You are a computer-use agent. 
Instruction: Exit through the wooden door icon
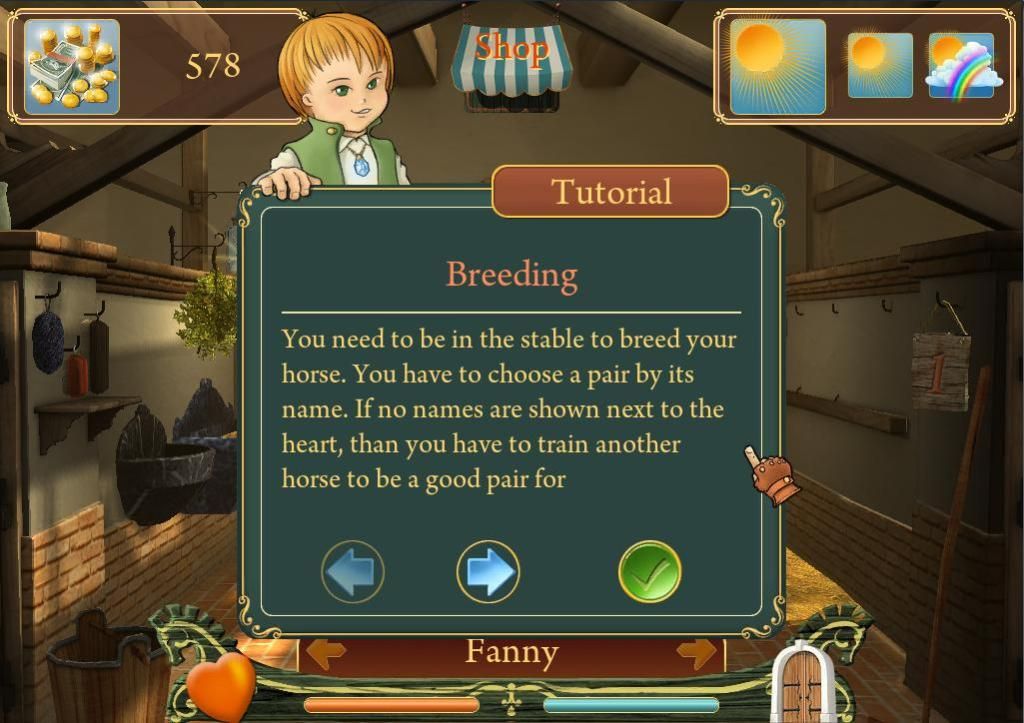coord(802,684)
